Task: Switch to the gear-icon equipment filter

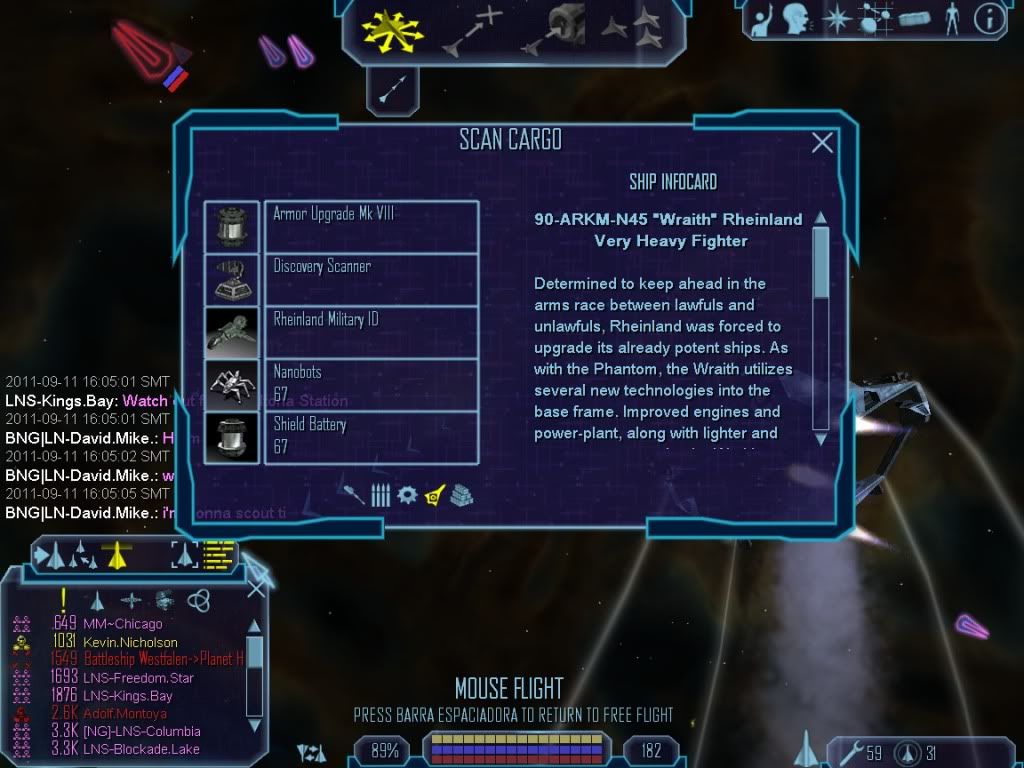Action: pos(407,495)
